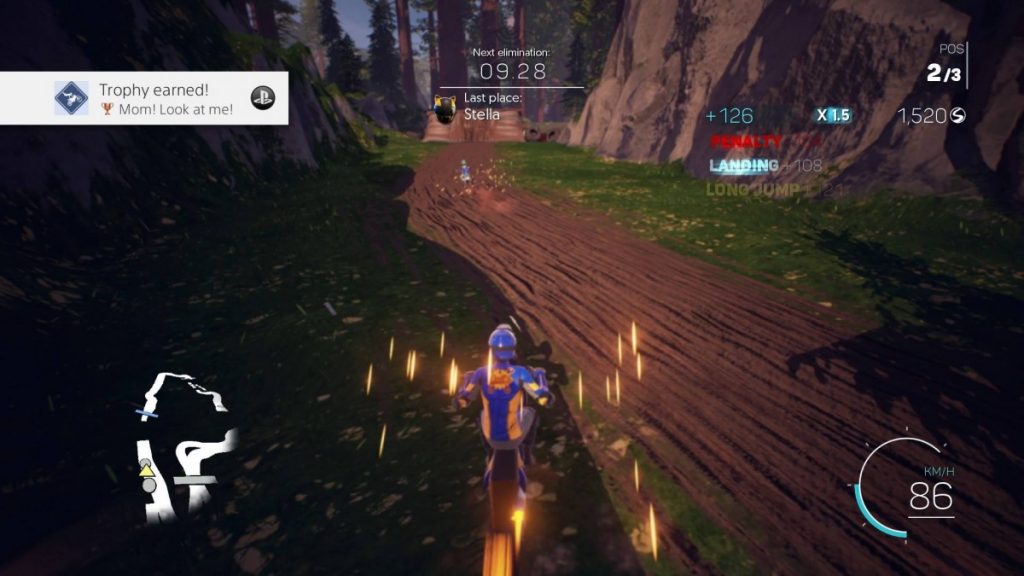
Task: Click the trophy thumbnail image
Action: [71, 98]
